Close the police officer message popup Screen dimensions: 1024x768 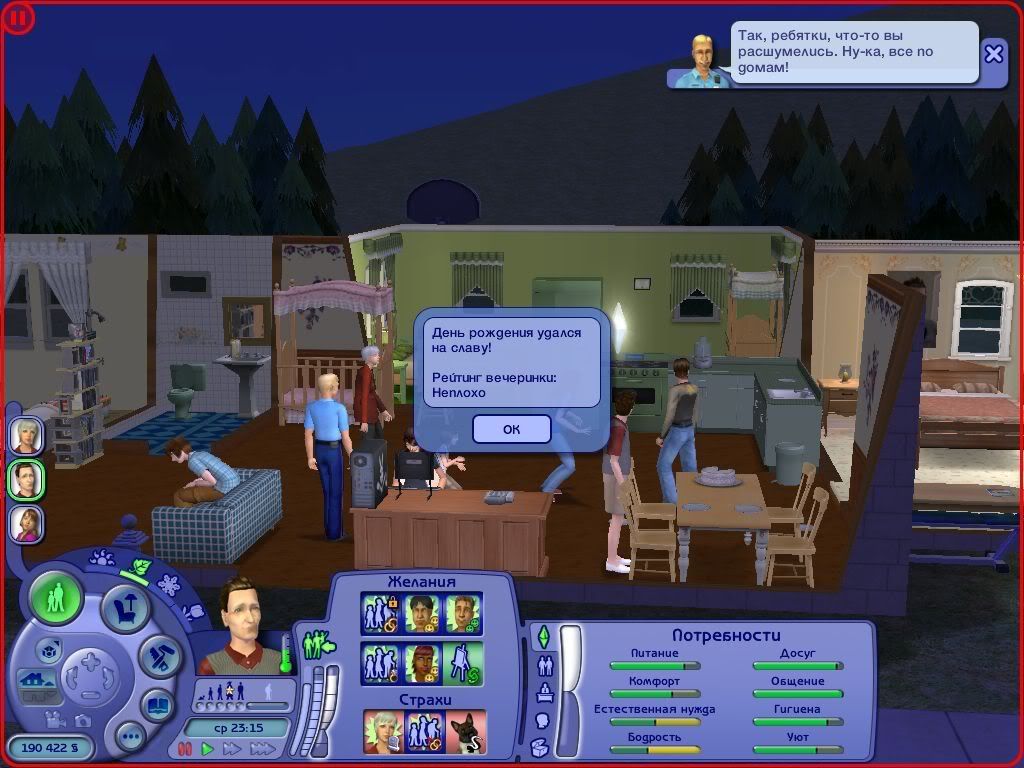tap(993, 54)
